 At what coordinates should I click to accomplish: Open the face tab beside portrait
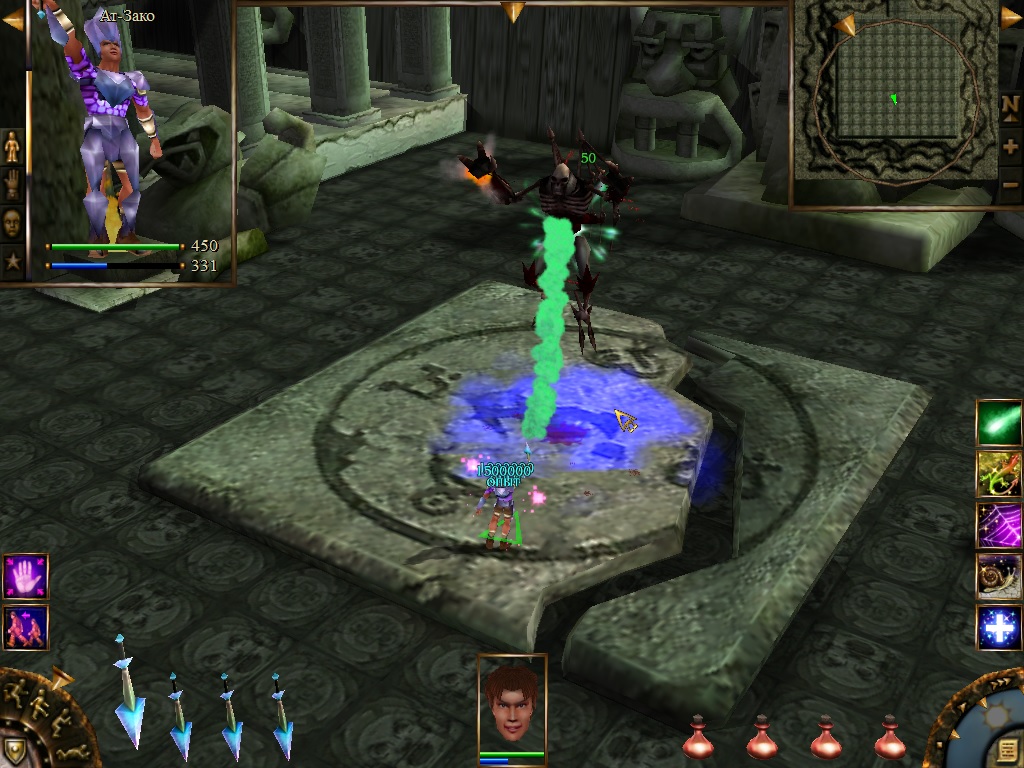coord(12,222)
